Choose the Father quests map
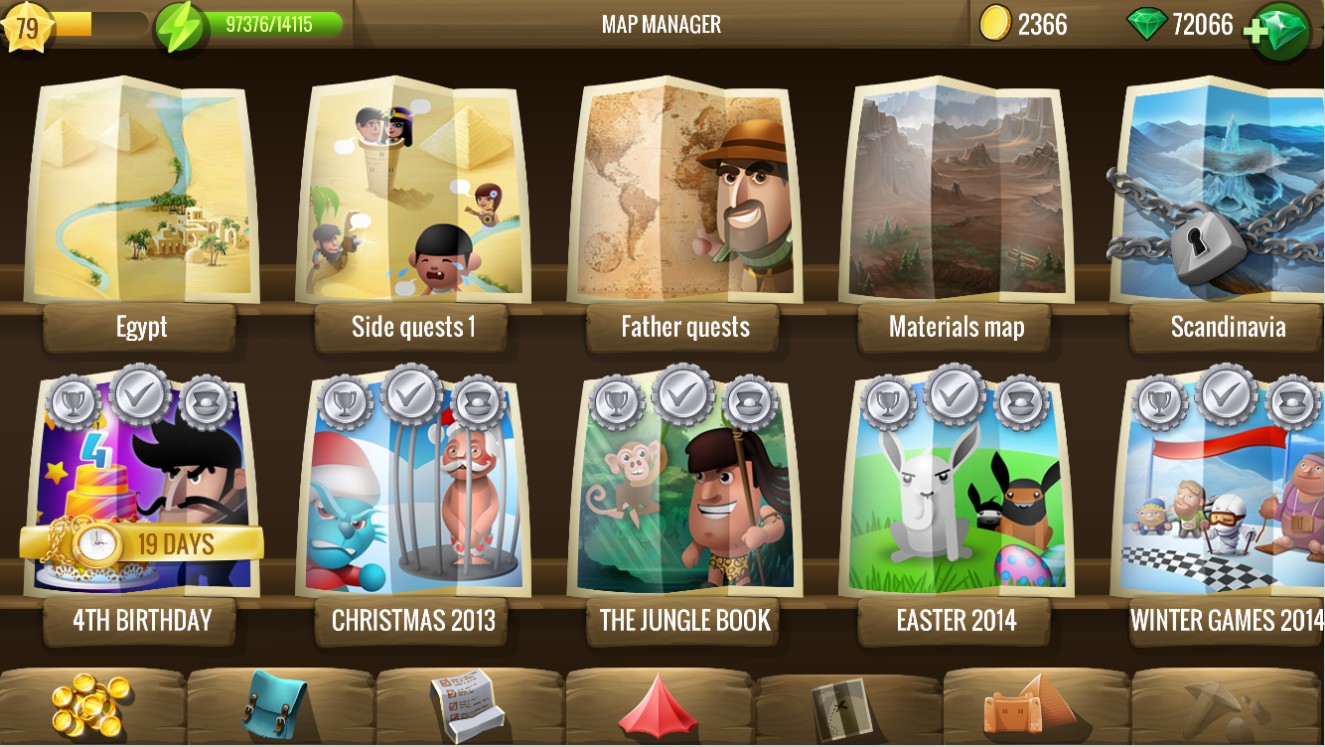The height and width of the screenshot is (747, 1325). (684, 195)
